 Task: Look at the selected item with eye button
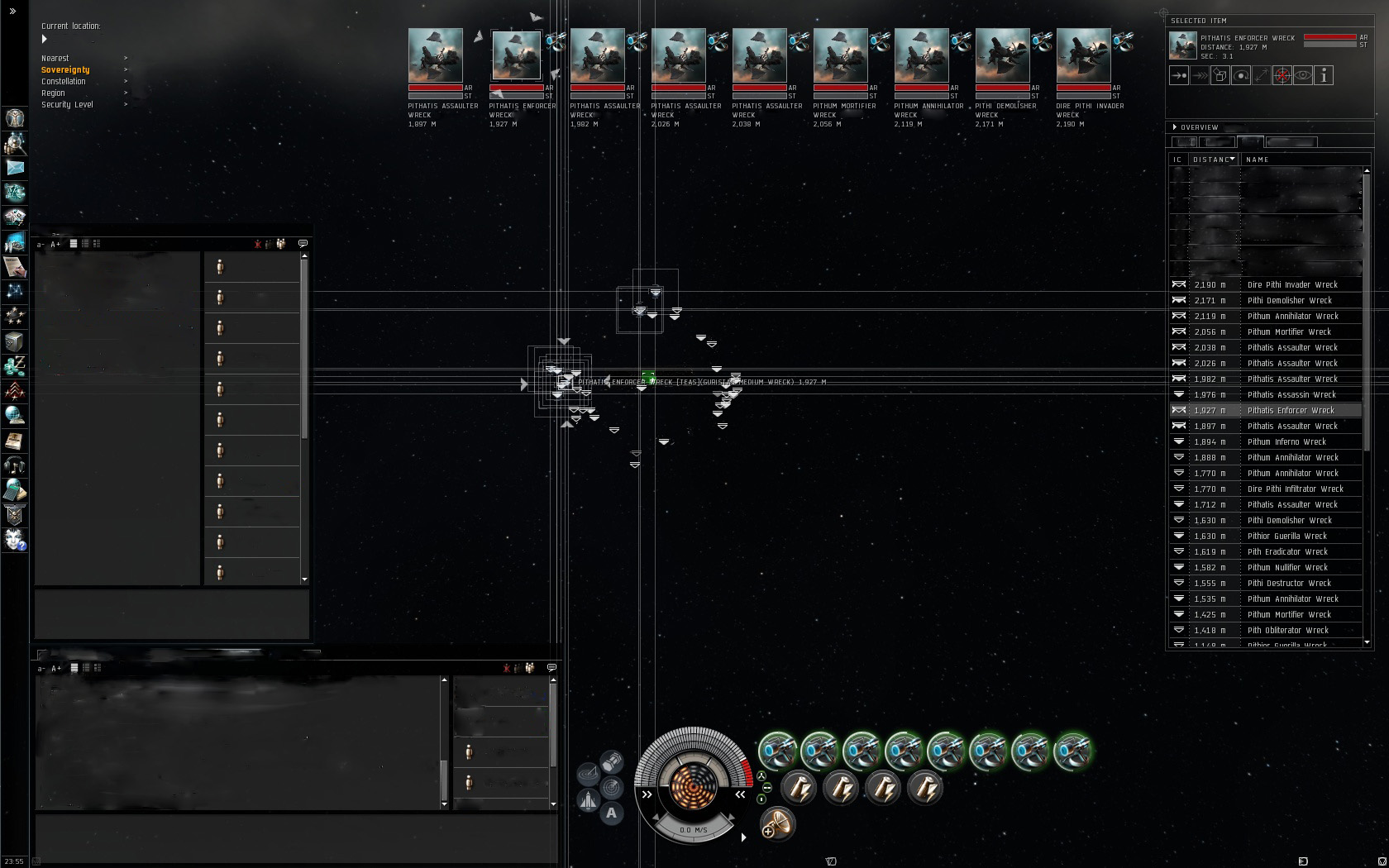tap(1303, 76)
